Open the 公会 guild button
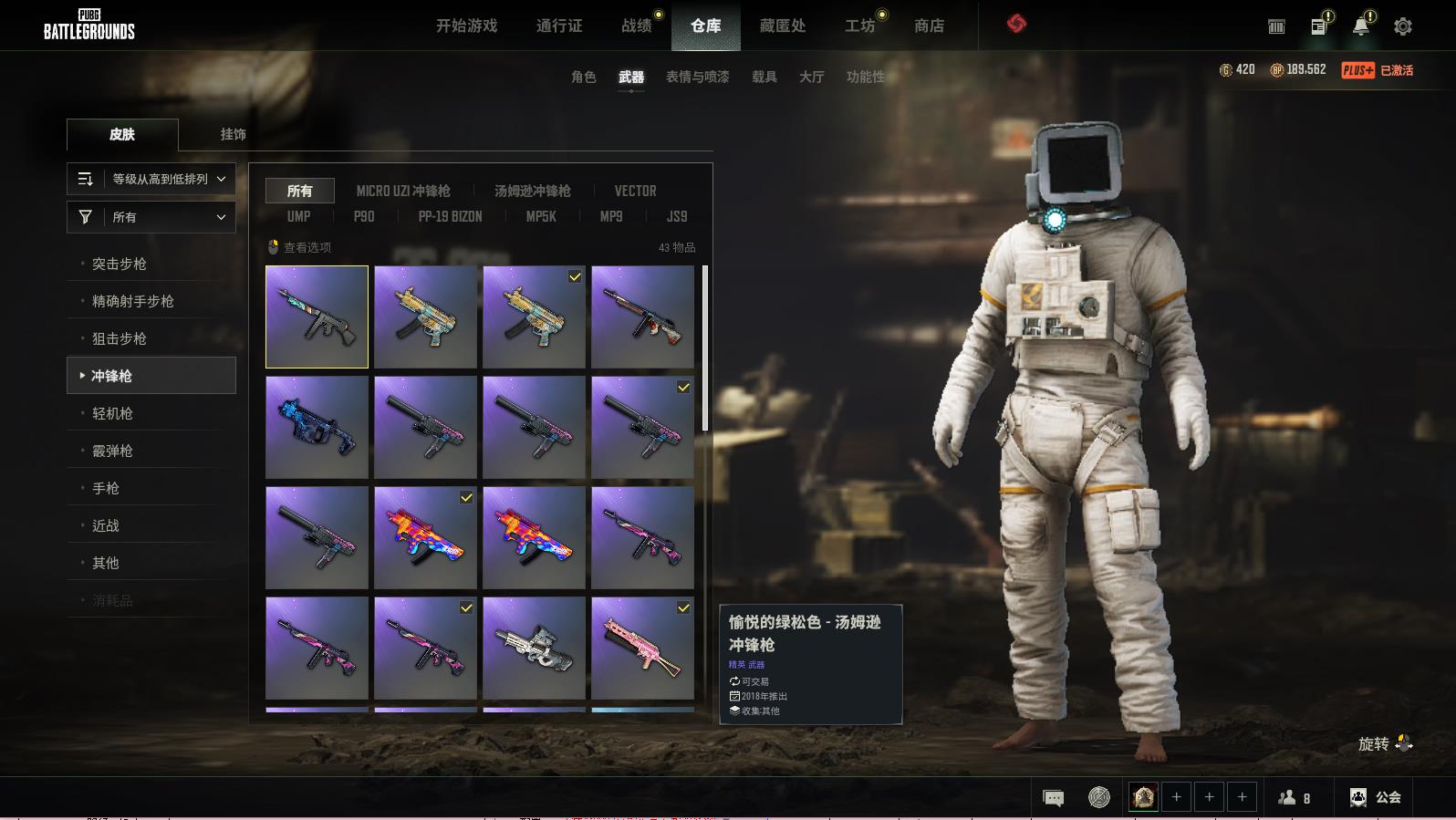Image resolution: width=1456 pixels, height=820 pixels. [x=1376, y=797]
